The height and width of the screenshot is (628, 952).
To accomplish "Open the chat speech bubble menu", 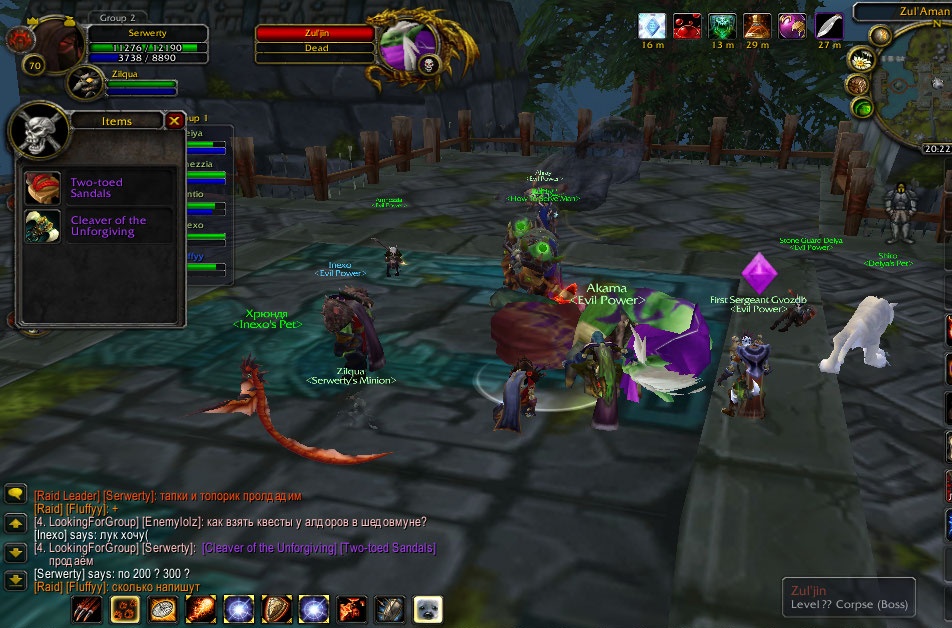I will click(15, 494).
